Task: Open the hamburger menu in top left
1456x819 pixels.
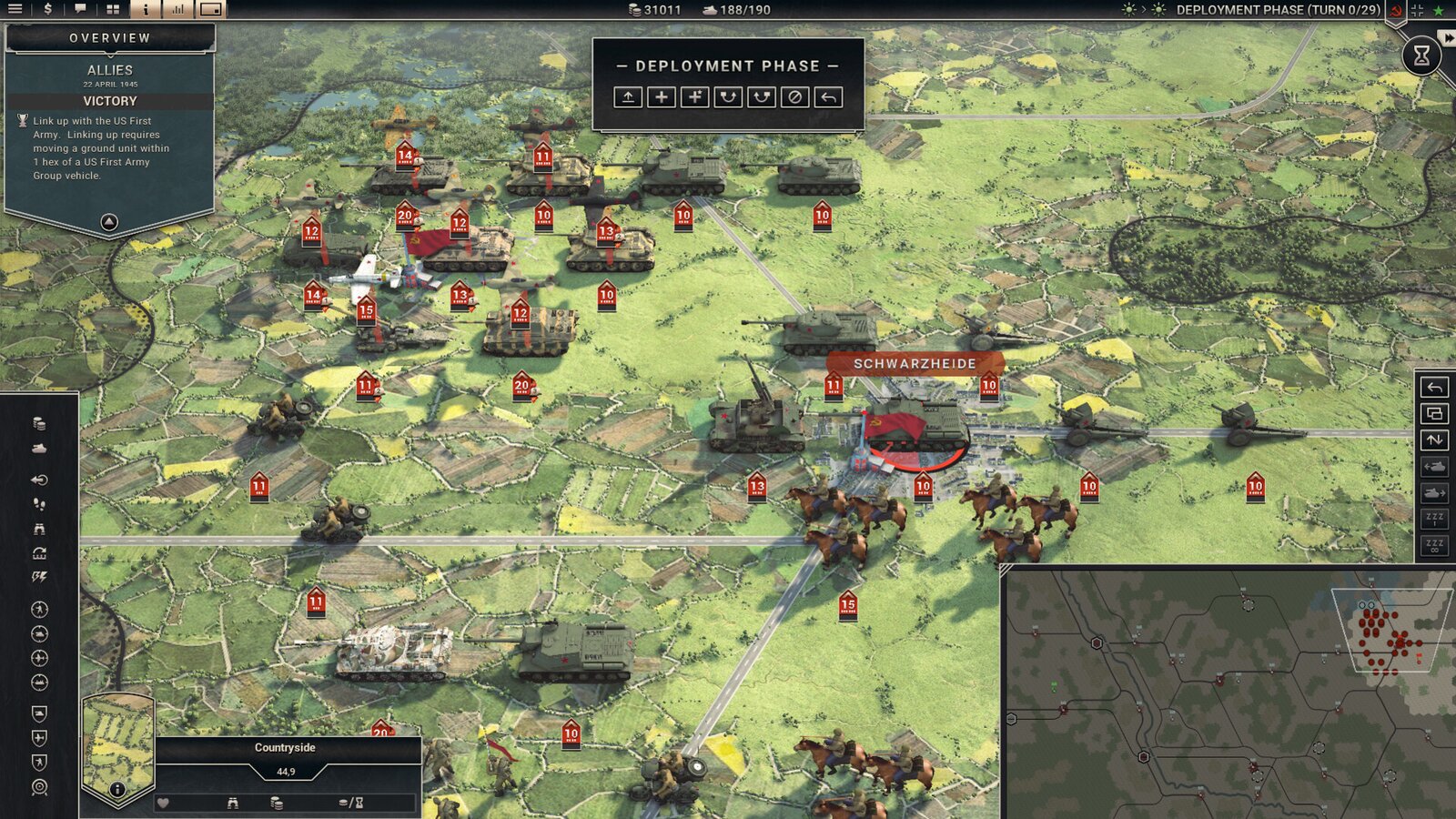Action: pos(13,10)
